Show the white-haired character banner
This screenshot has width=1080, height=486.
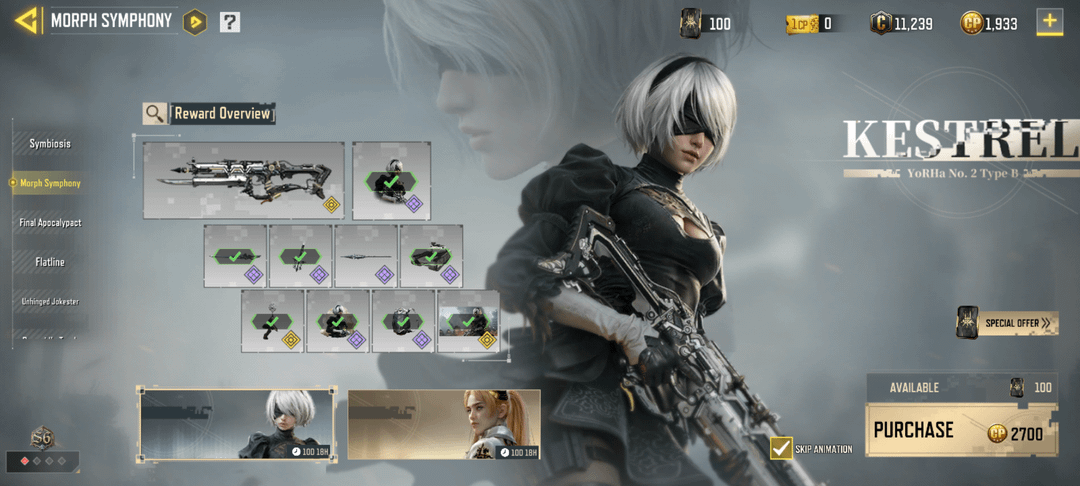(238, 424)
